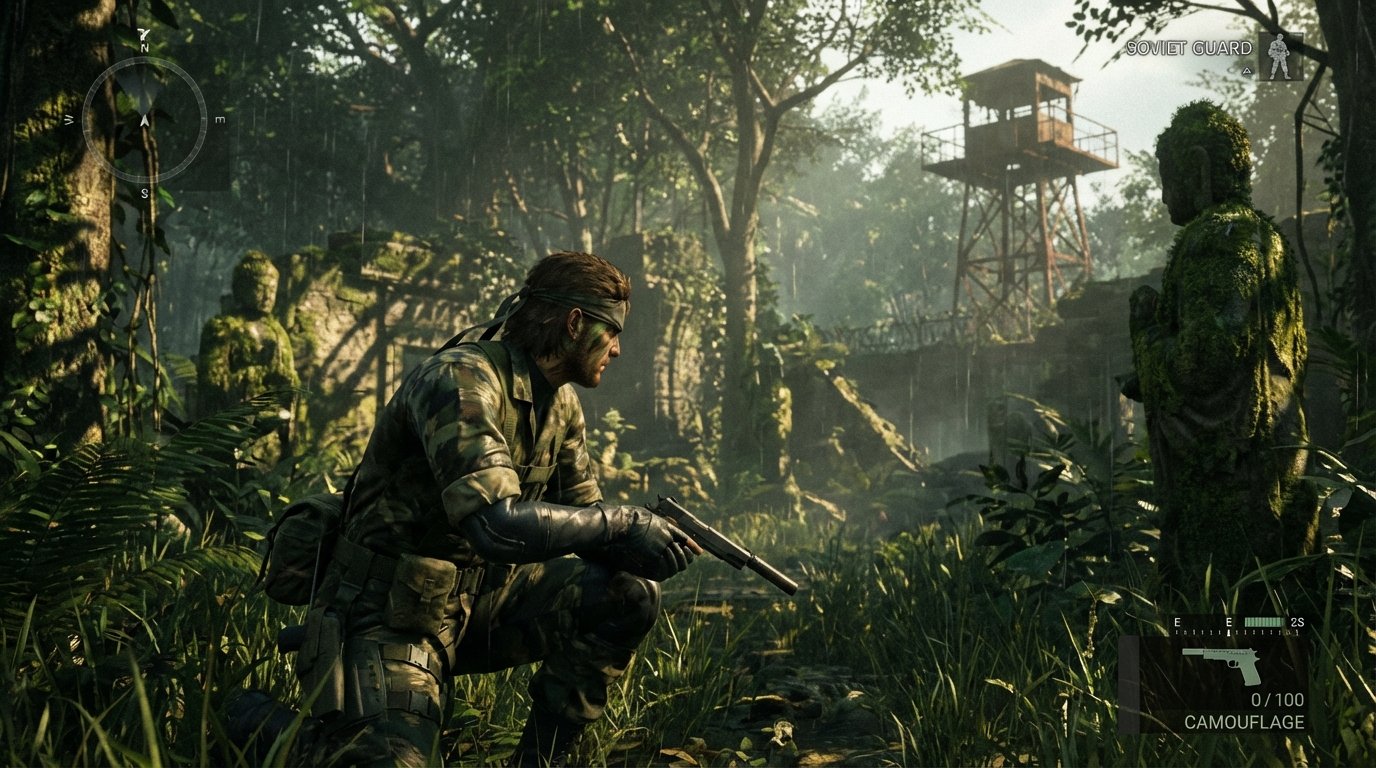Click the Soviet Guard soldier portrait icon

[x=1280, y=56]
